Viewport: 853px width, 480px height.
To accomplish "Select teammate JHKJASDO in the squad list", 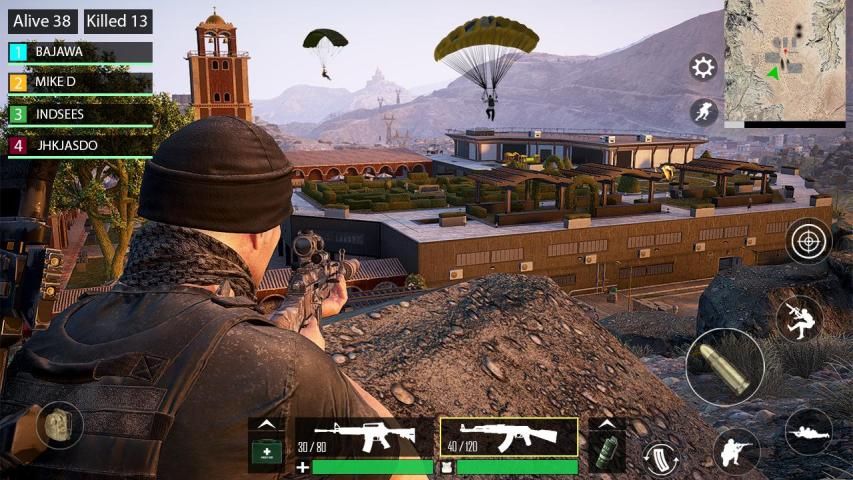I will (81, 146).
